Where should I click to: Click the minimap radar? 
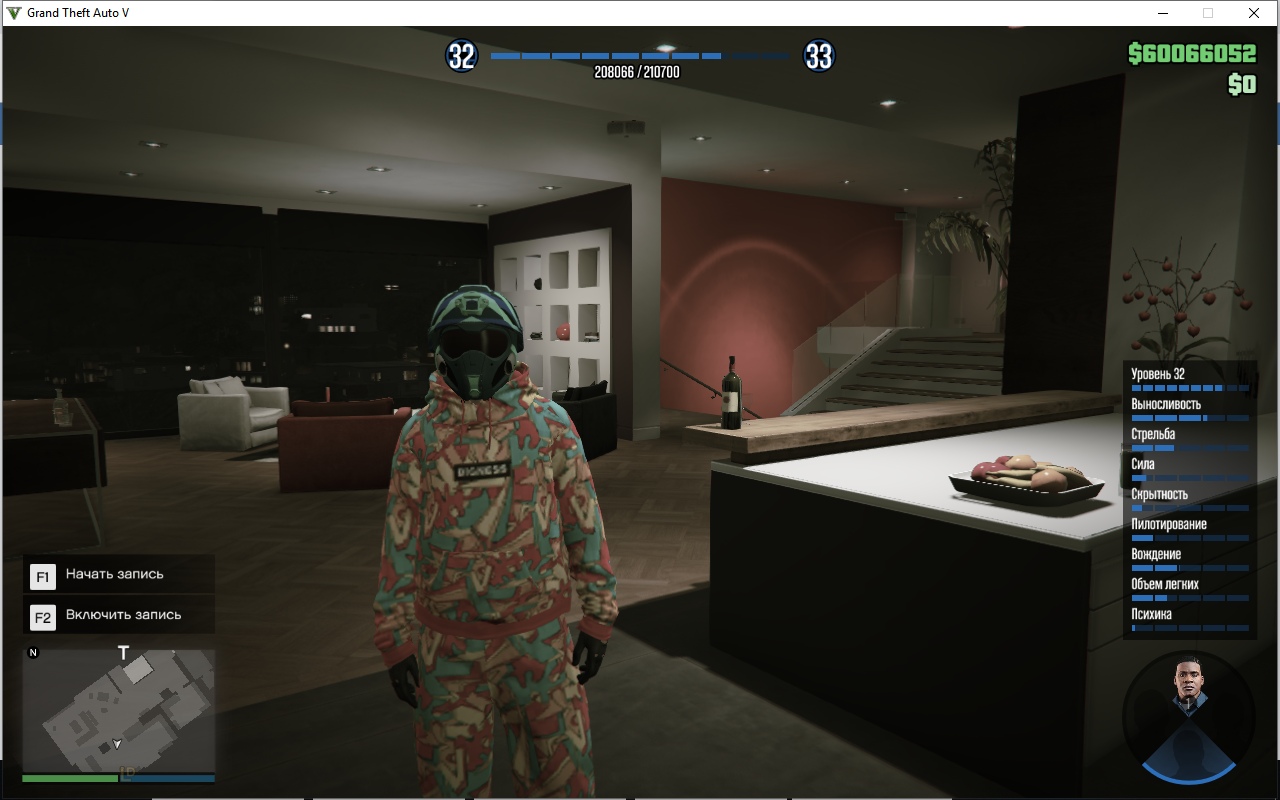118,708
